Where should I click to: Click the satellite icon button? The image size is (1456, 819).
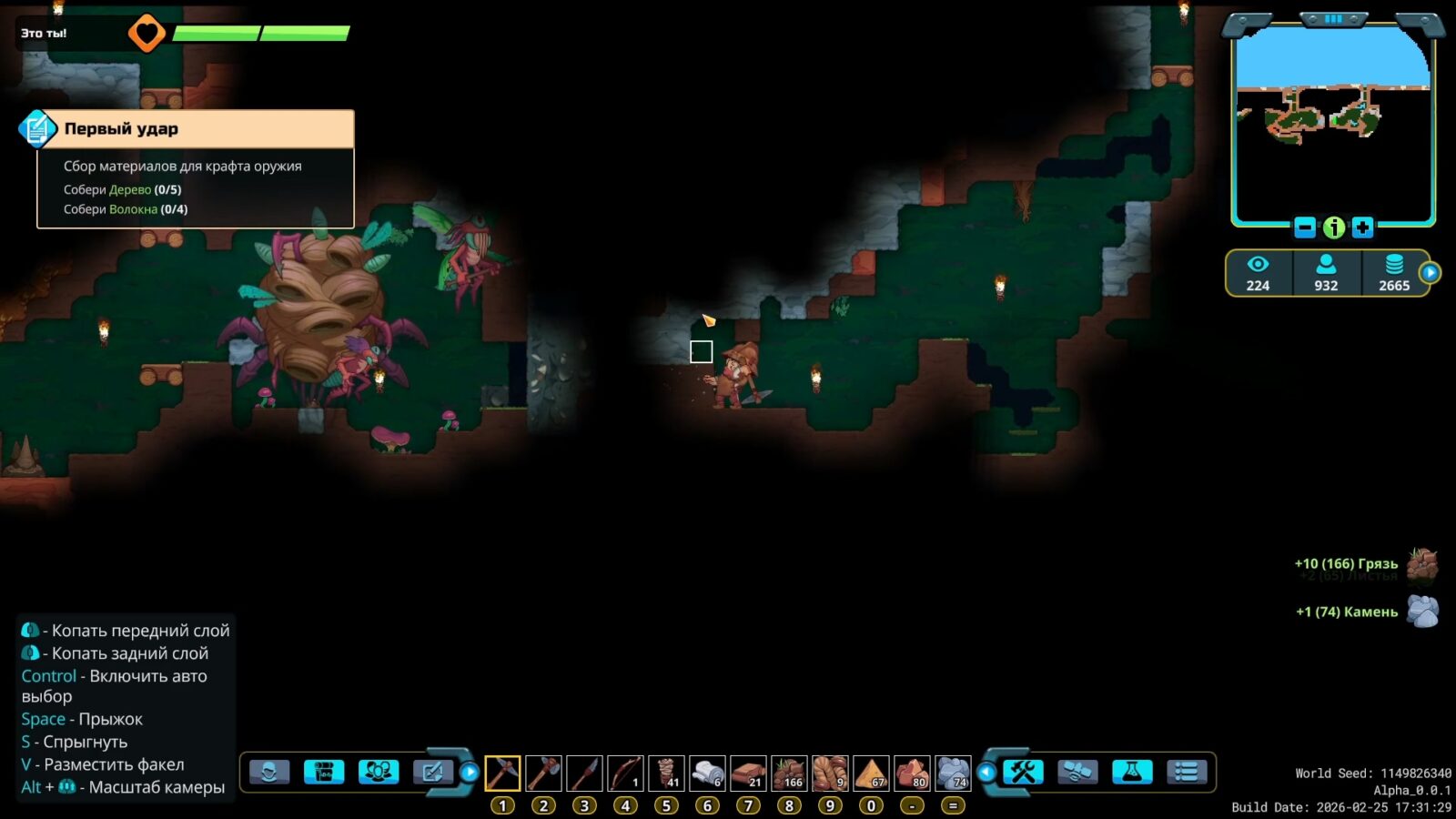pyautogui.click(x=1077, y=773)
